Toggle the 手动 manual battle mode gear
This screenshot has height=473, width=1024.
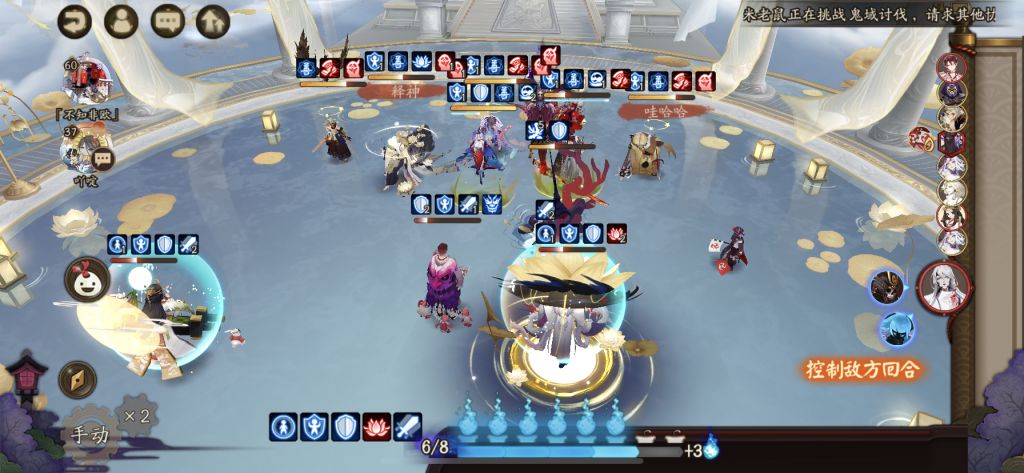(88, 434)
